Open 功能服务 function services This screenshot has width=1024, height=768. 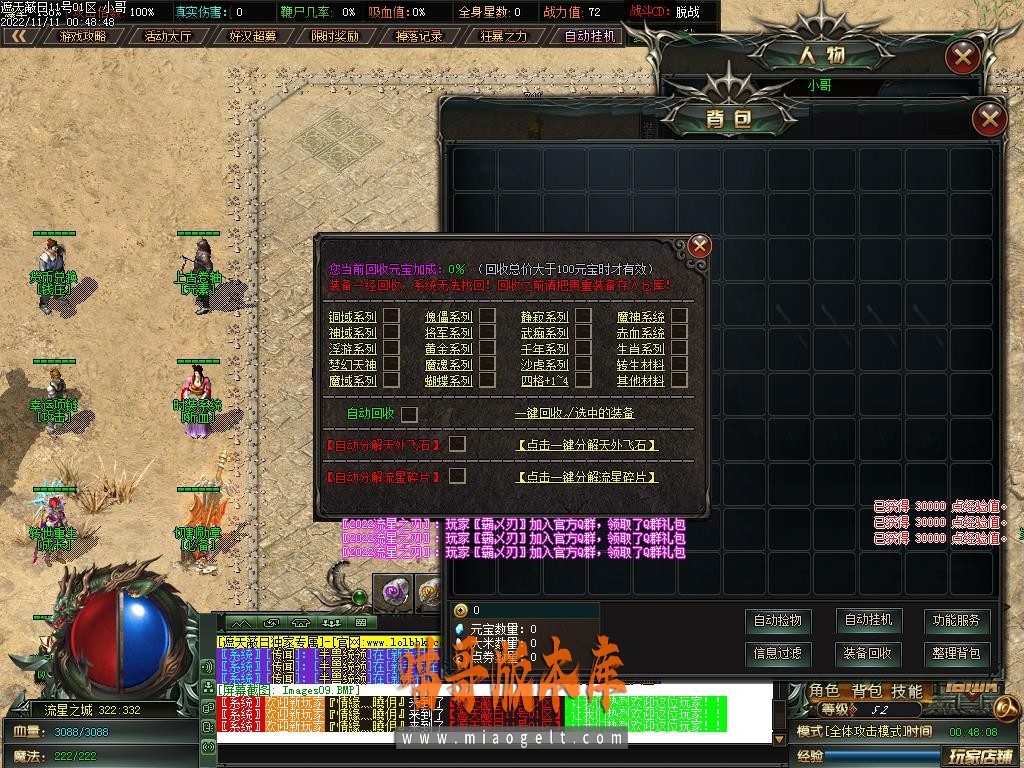point(957,621)
